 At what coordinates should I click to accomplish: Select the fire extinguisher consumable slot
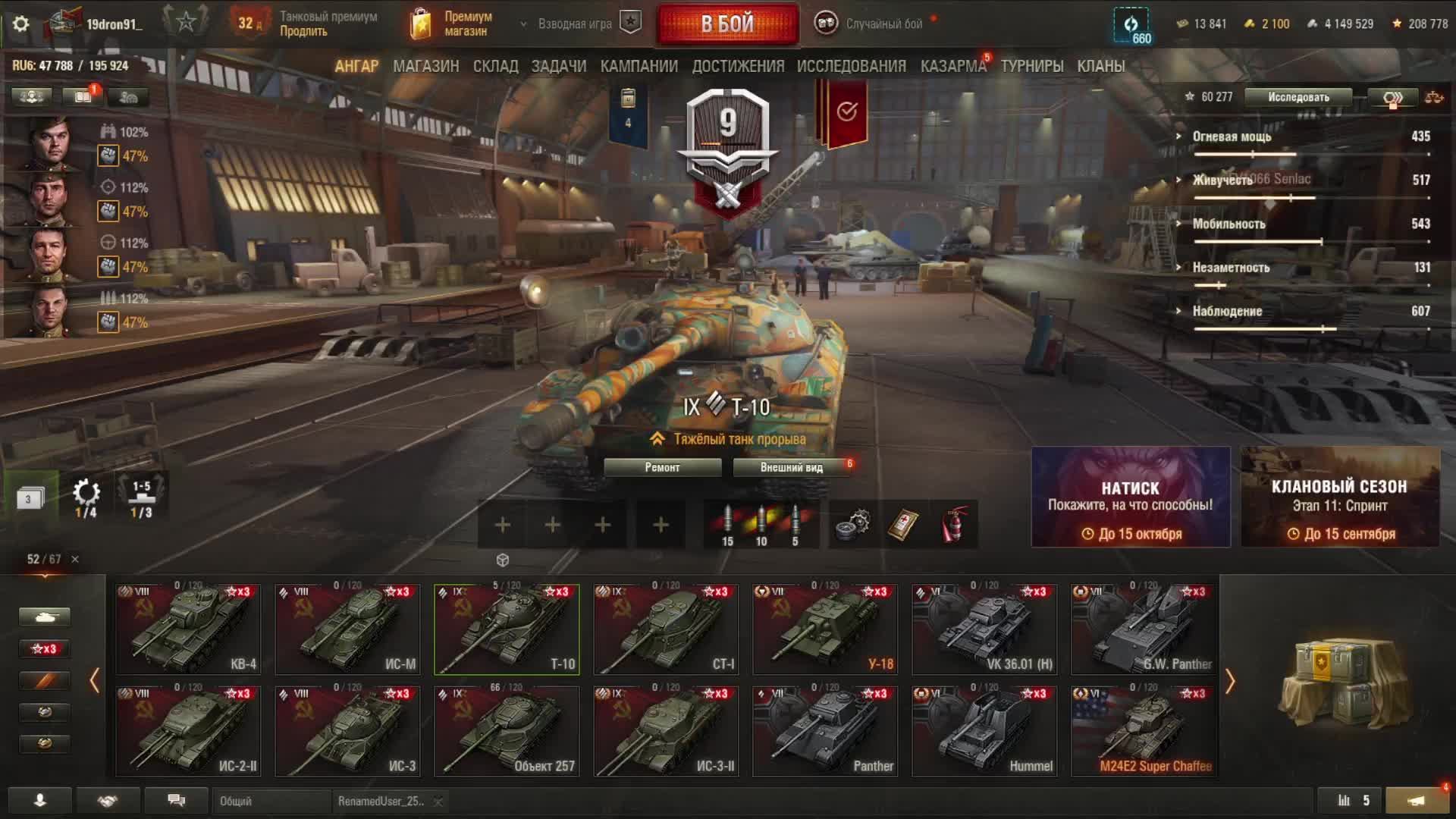(x=955, y=525)
